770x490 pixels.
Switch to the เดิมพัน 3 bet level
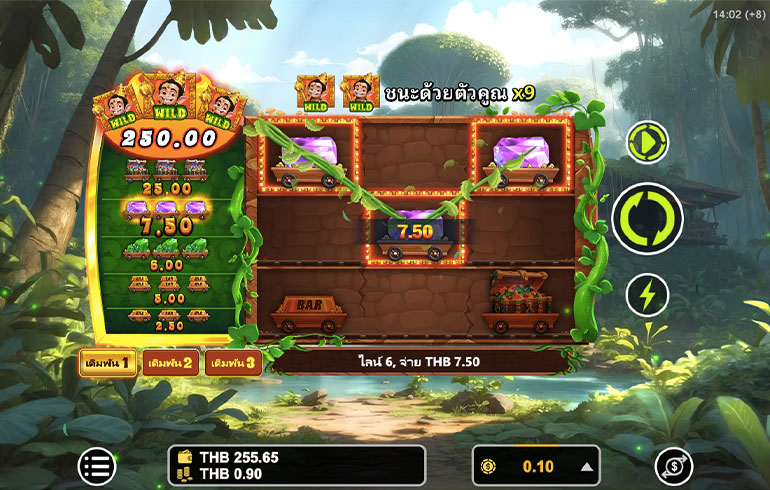[x=233, y=363]
